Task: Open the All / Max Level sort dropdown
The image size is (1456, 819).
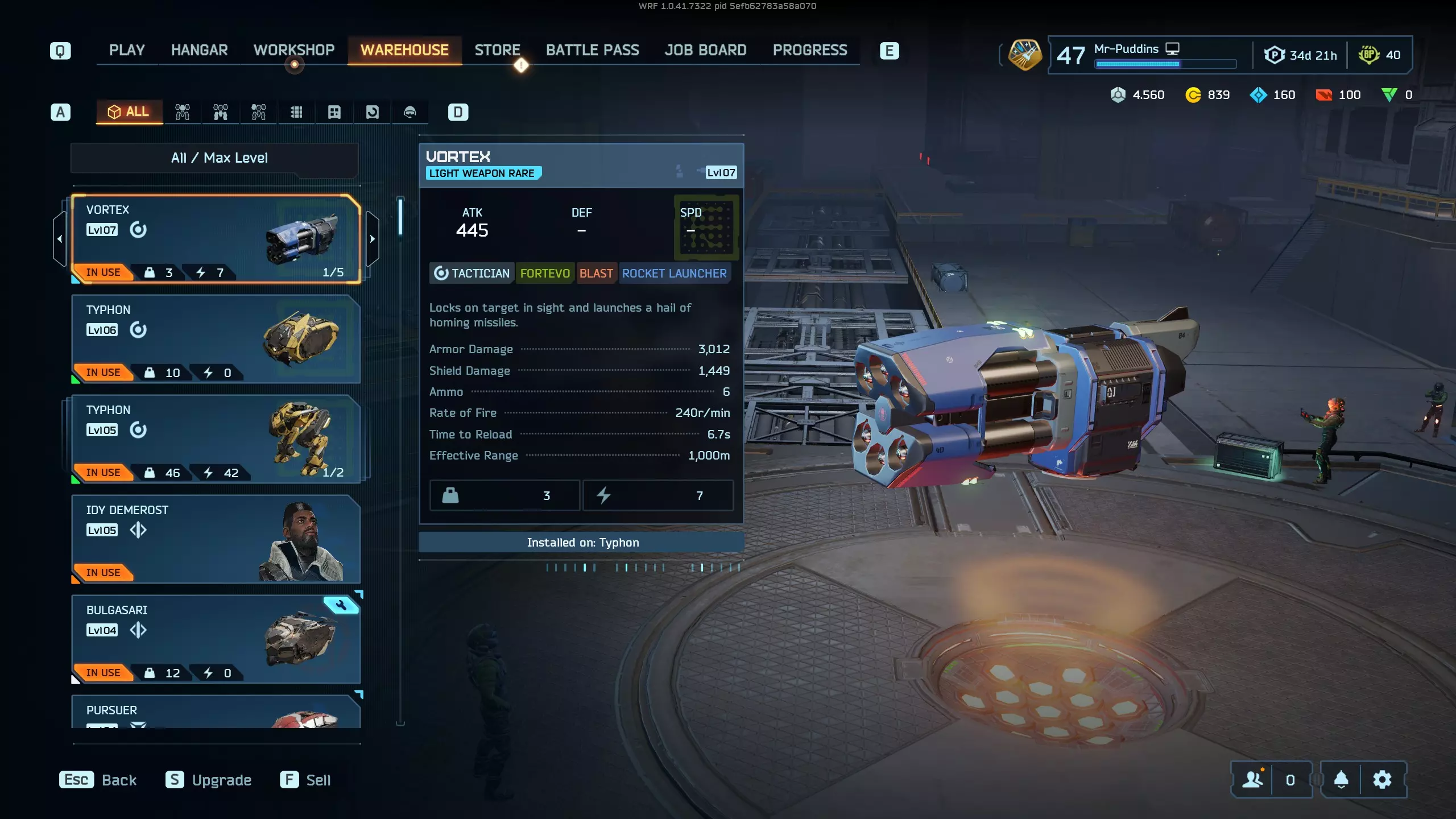Action: coord(219,158)
